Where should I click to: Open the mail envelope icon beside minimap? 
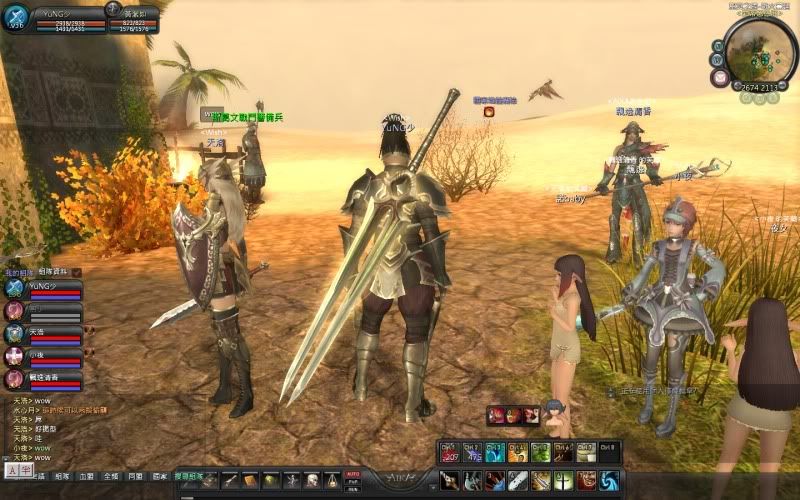point(719,77)
